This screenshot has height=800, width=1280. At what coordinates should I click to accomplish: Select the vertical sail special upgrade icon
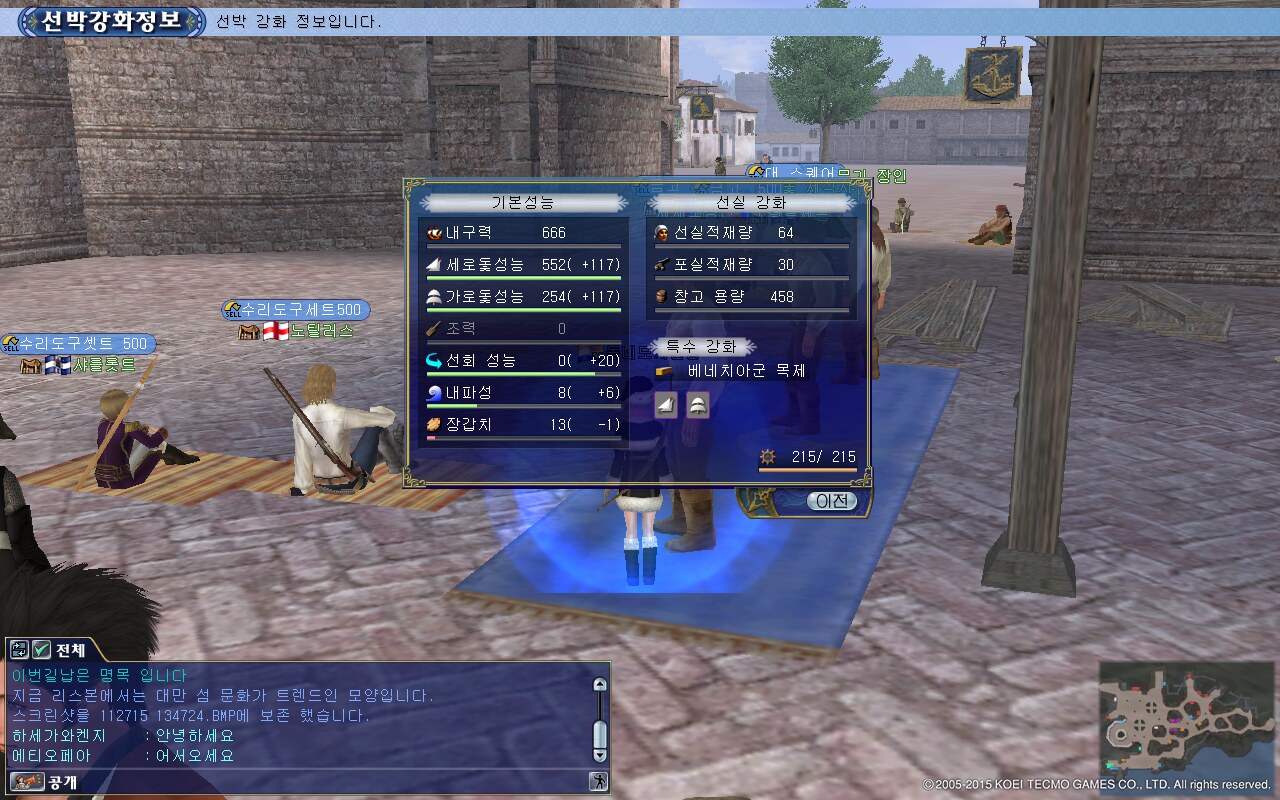667,405
